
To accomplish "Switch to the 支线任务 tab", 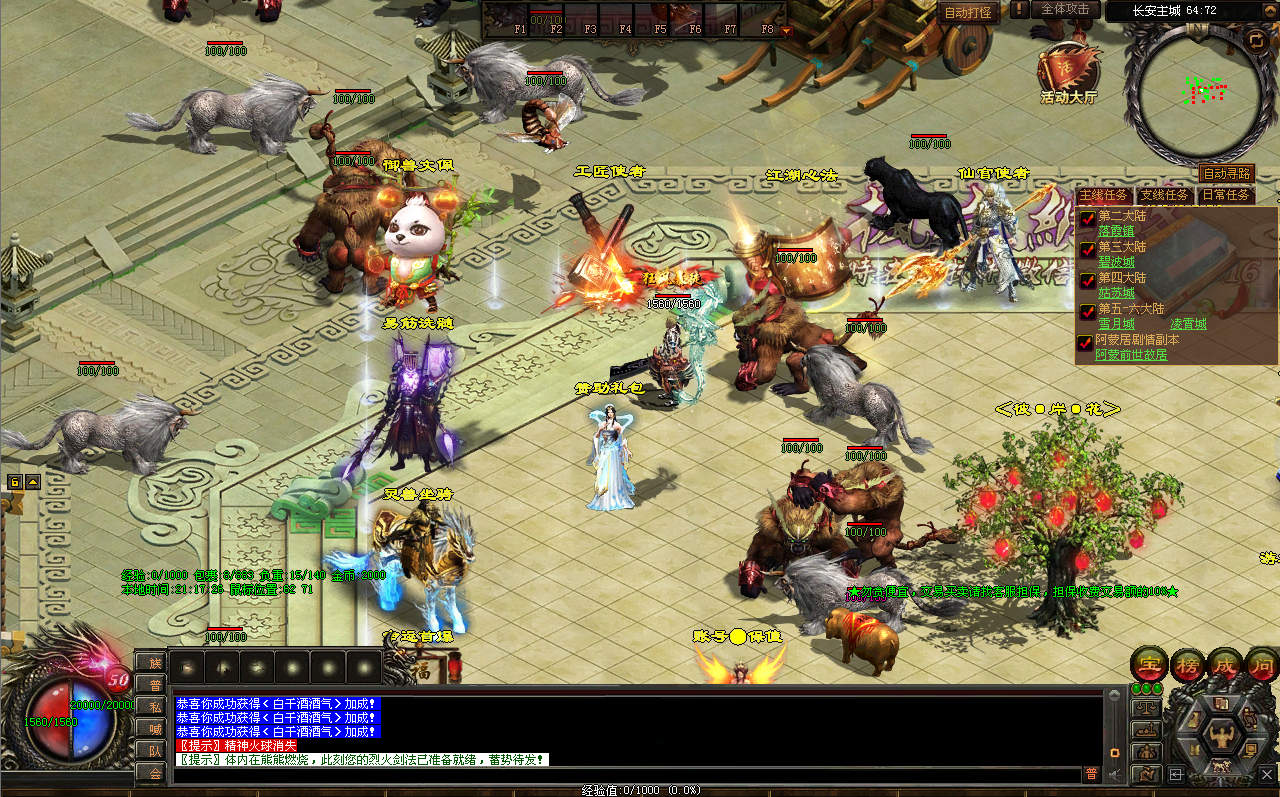I will click(x=1165, y=195).
